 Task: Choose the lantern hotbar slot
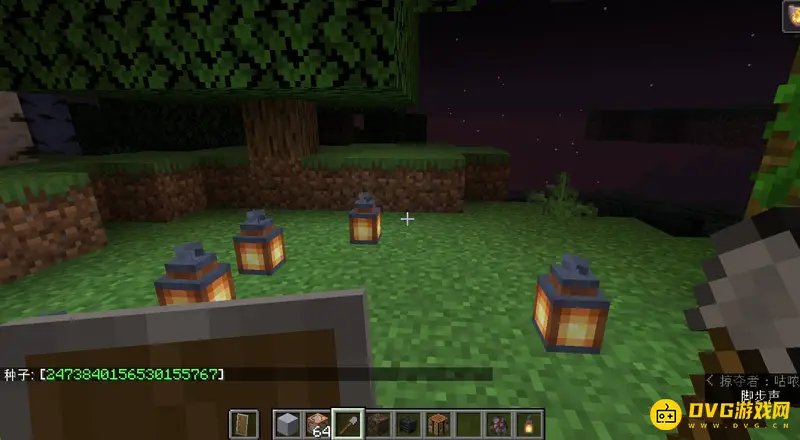[526, 424]
